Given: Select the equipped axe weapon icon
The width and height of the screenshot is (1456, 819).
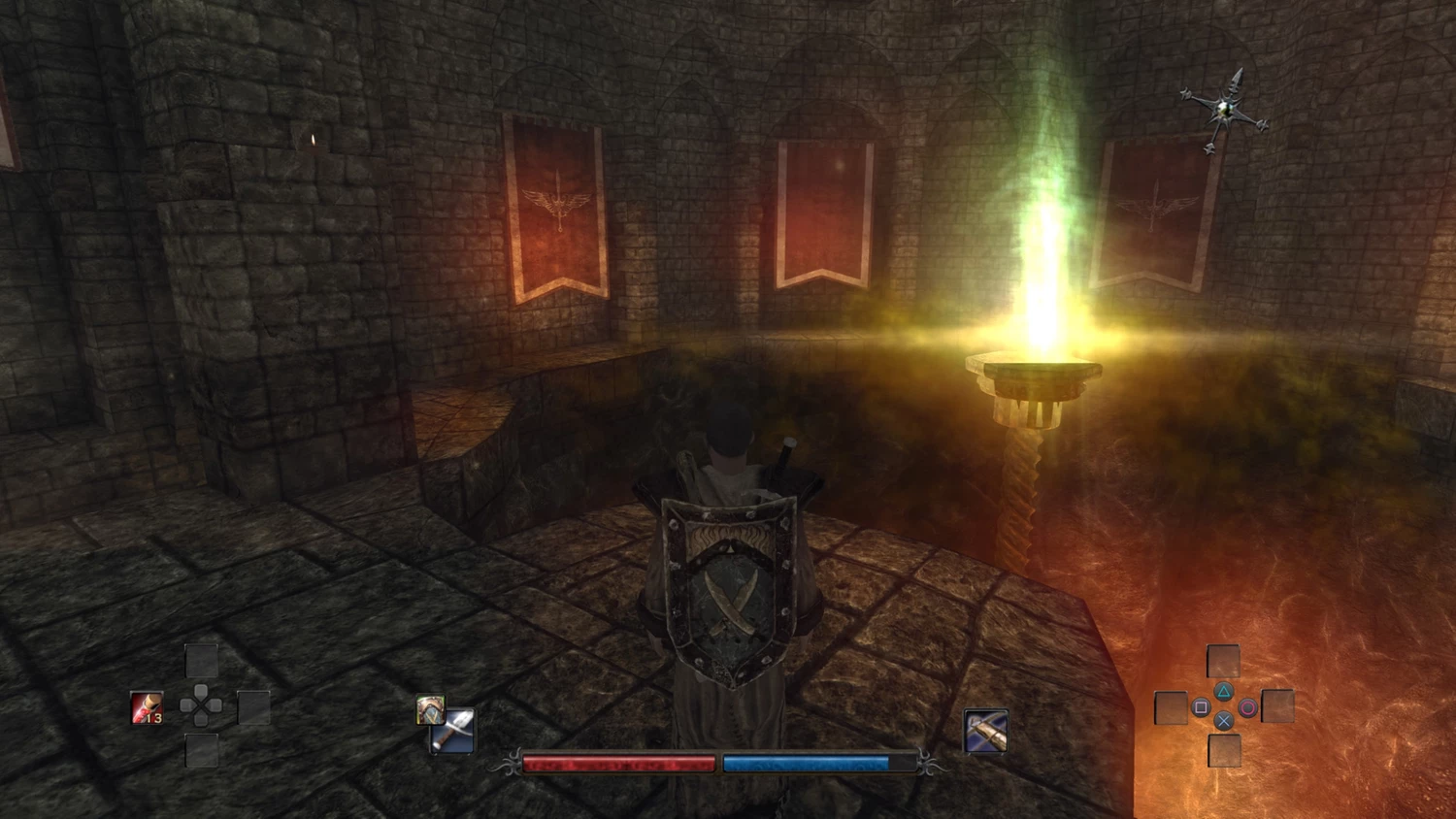Looking at the screenshot, I should point(454,733).
